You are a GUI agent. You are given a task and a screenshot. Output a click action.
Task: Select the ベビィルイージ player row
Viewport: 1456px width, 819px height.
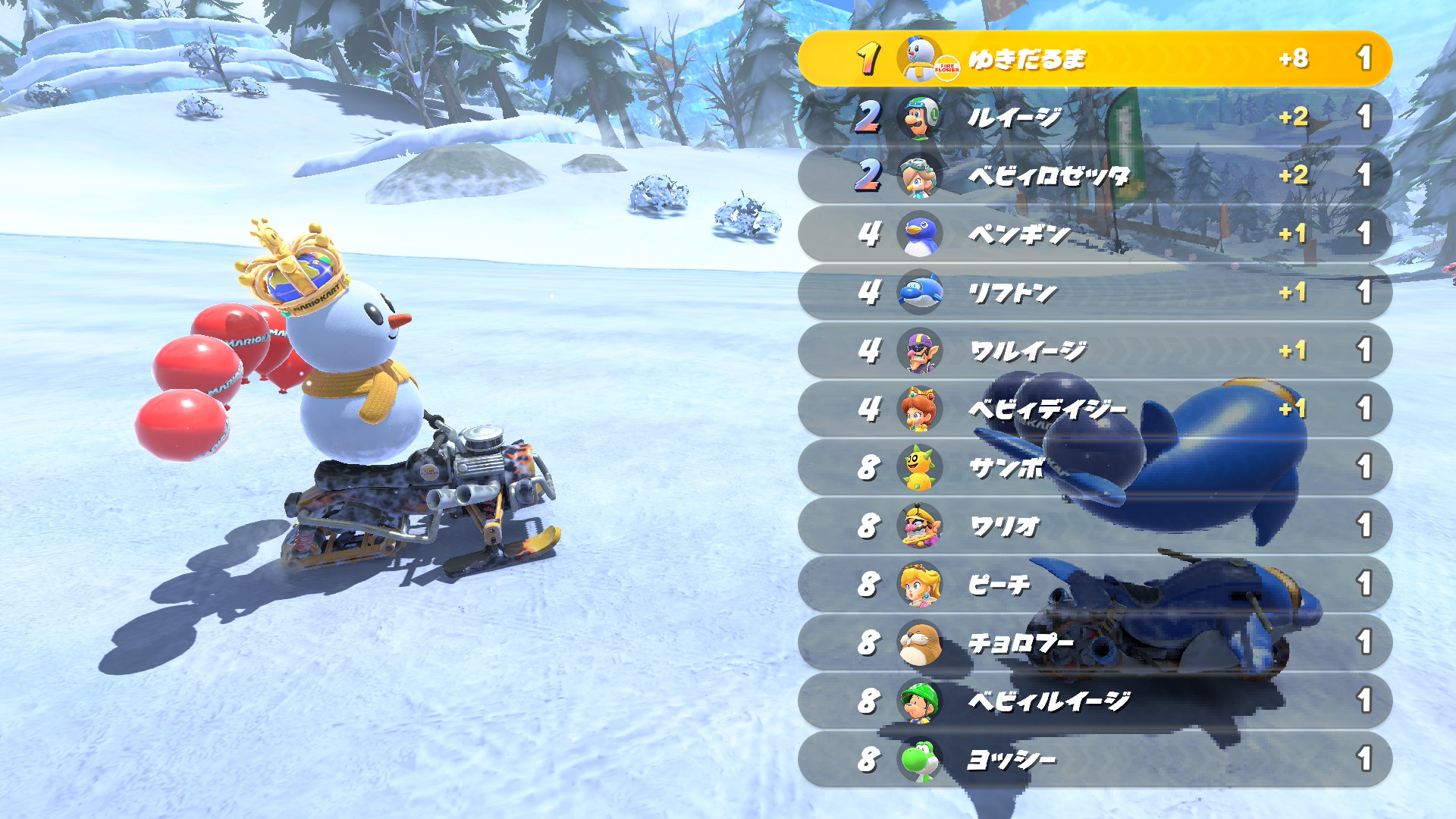click(1094, 701)
